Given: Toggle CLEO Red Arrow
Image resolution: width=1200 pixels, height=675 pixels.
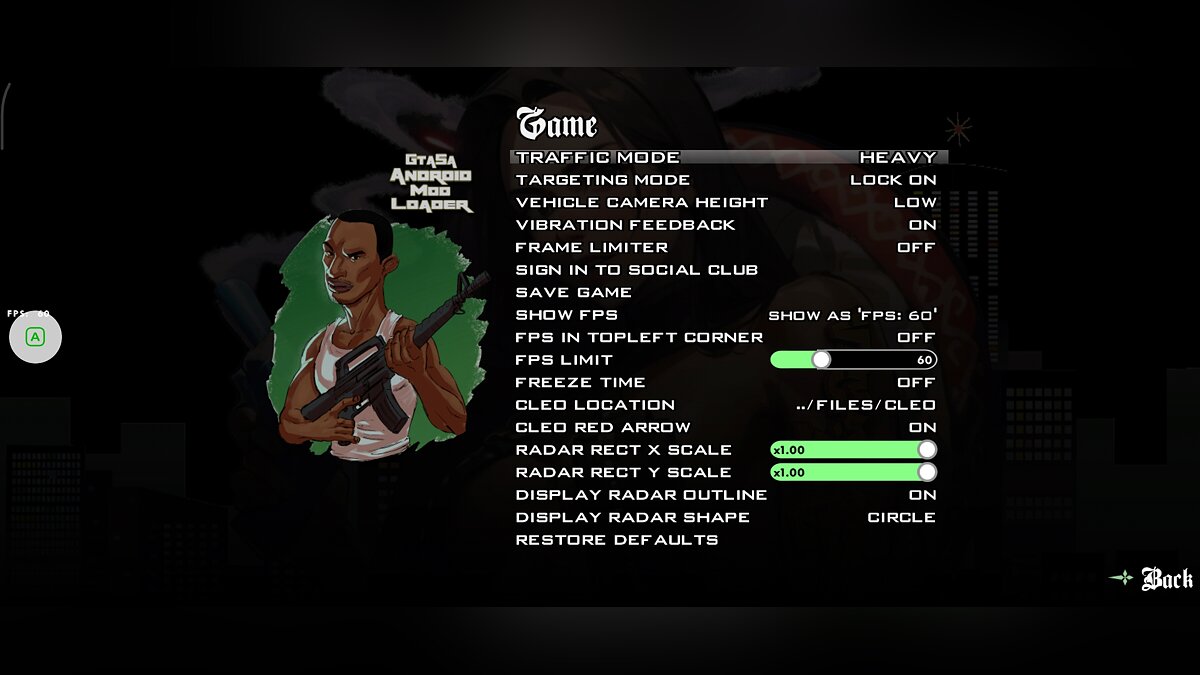Looking at the screenshot, I should click(x=727, y=427).
